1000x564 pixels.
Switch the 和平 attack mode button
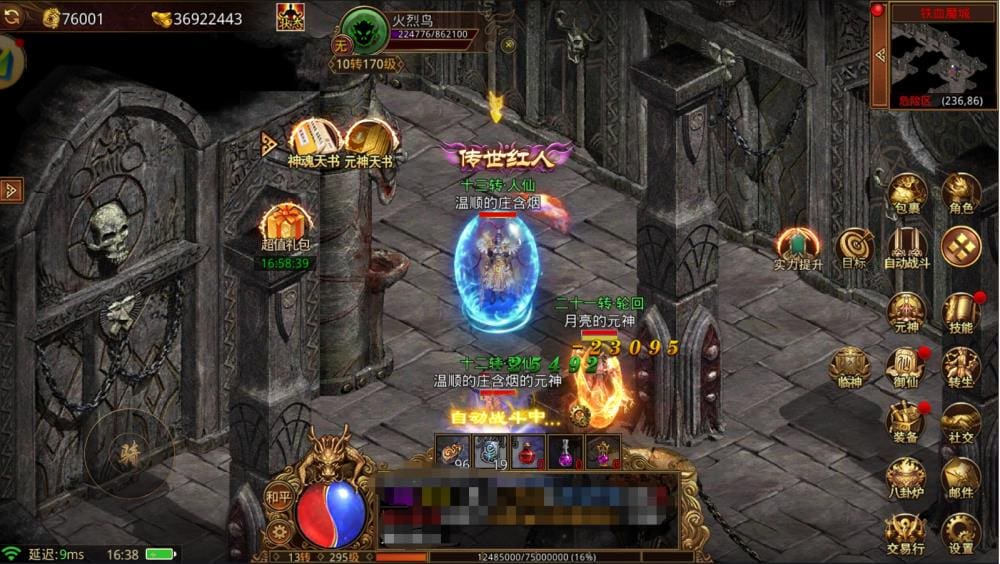point(279,496)
